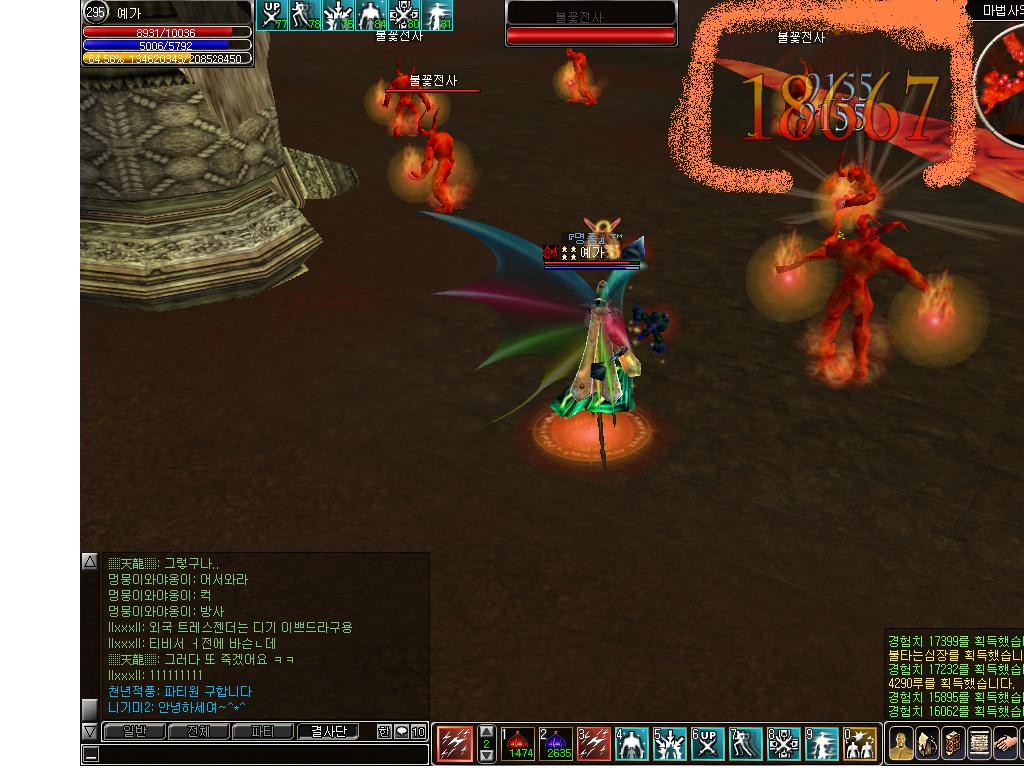
Task: Use the red potion in slot 1
Action: (x=518, y=744)
